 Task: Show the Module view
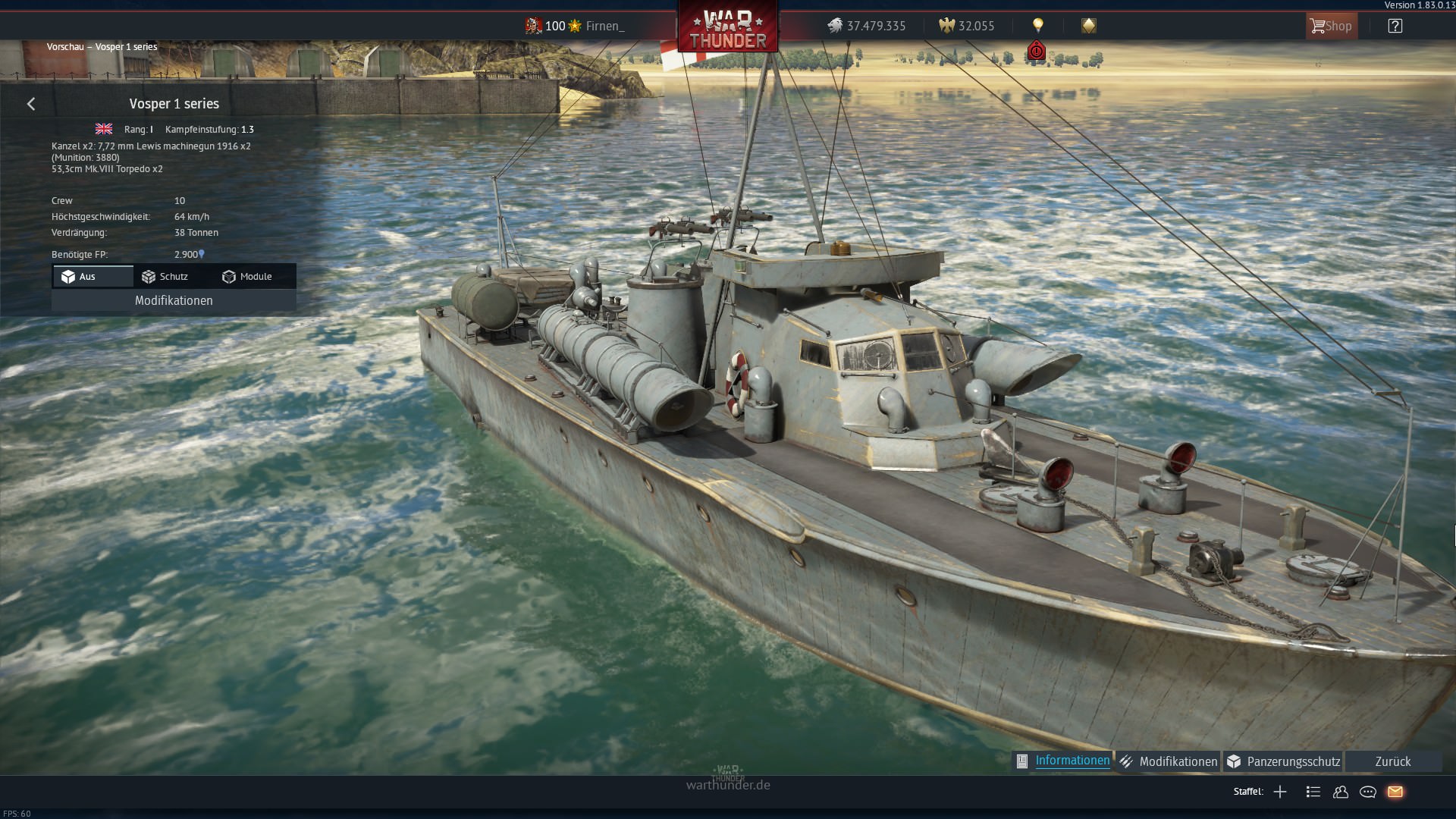[x=255, y=277]
